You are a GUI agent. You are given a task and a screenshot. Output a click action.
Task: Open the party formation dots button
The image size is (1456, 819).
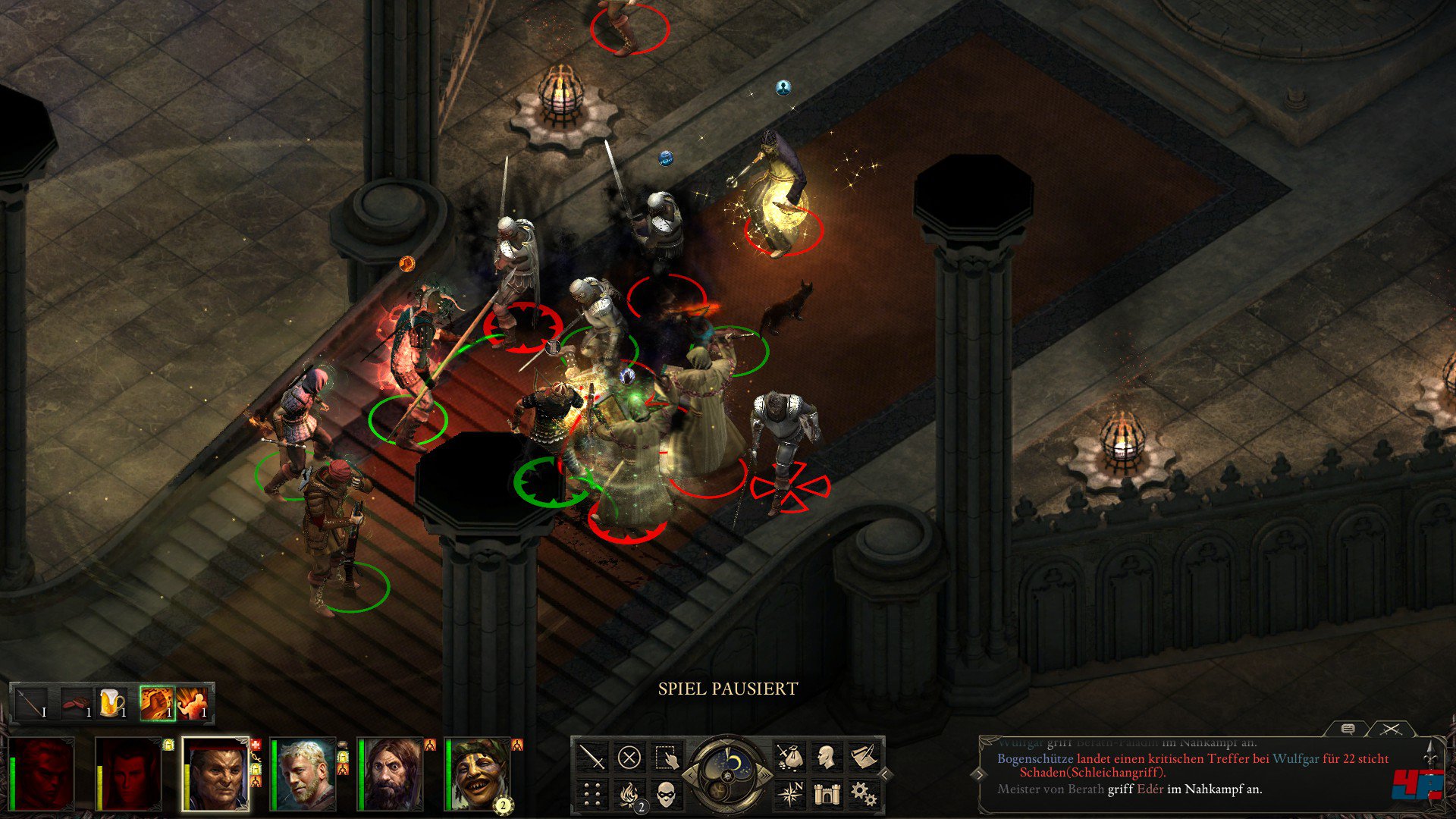coord(592,794)
